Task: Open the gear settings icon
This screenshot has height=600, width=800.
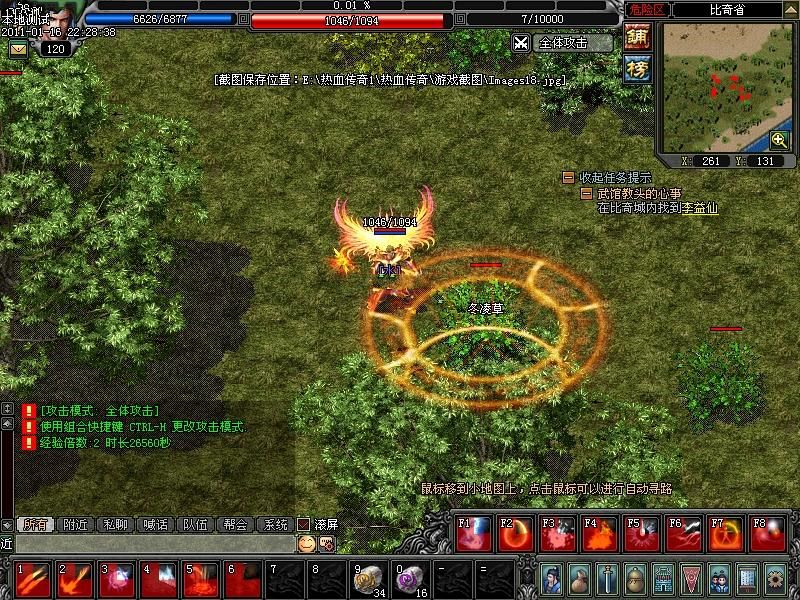Action: pyautogui.click(x=774, y=578)
